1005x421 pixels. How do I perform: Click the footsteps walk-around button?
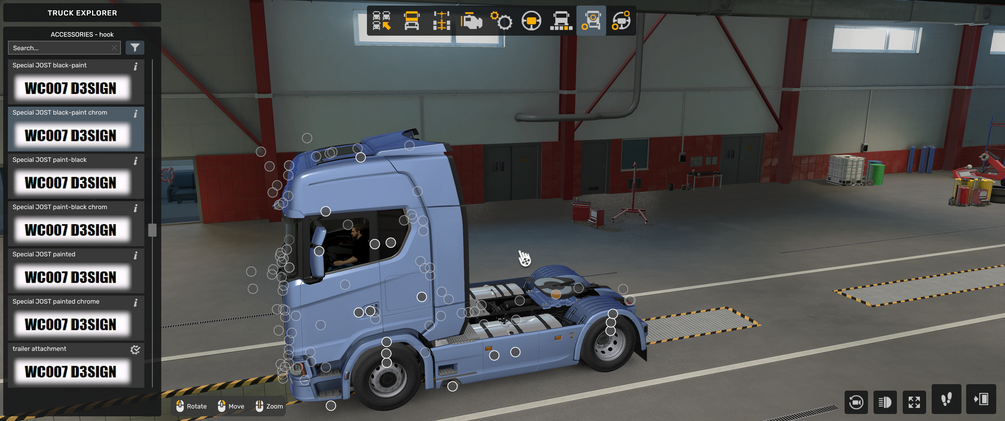(946, 400)
